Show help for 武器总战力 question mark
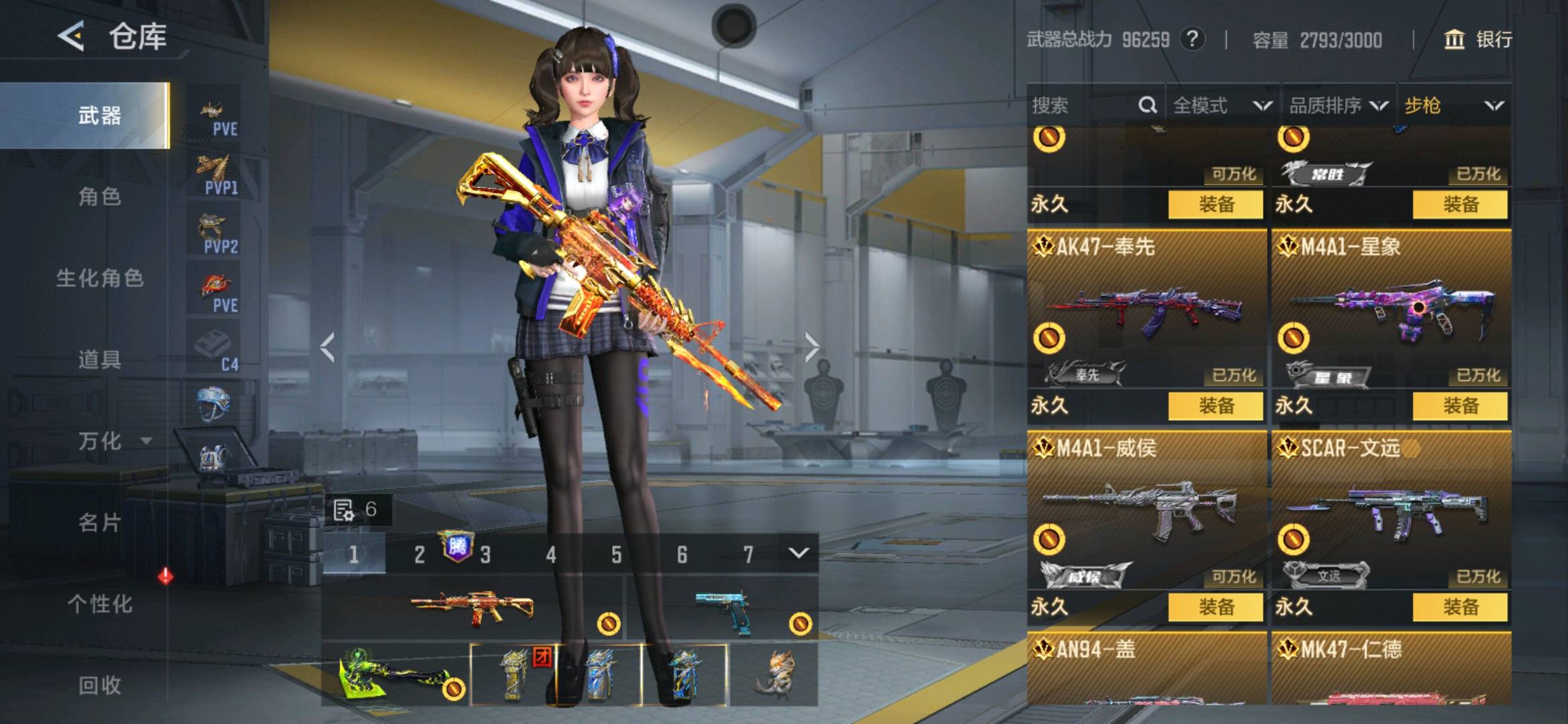Viewport: 1568px width, 724px height. (1192, 39)
